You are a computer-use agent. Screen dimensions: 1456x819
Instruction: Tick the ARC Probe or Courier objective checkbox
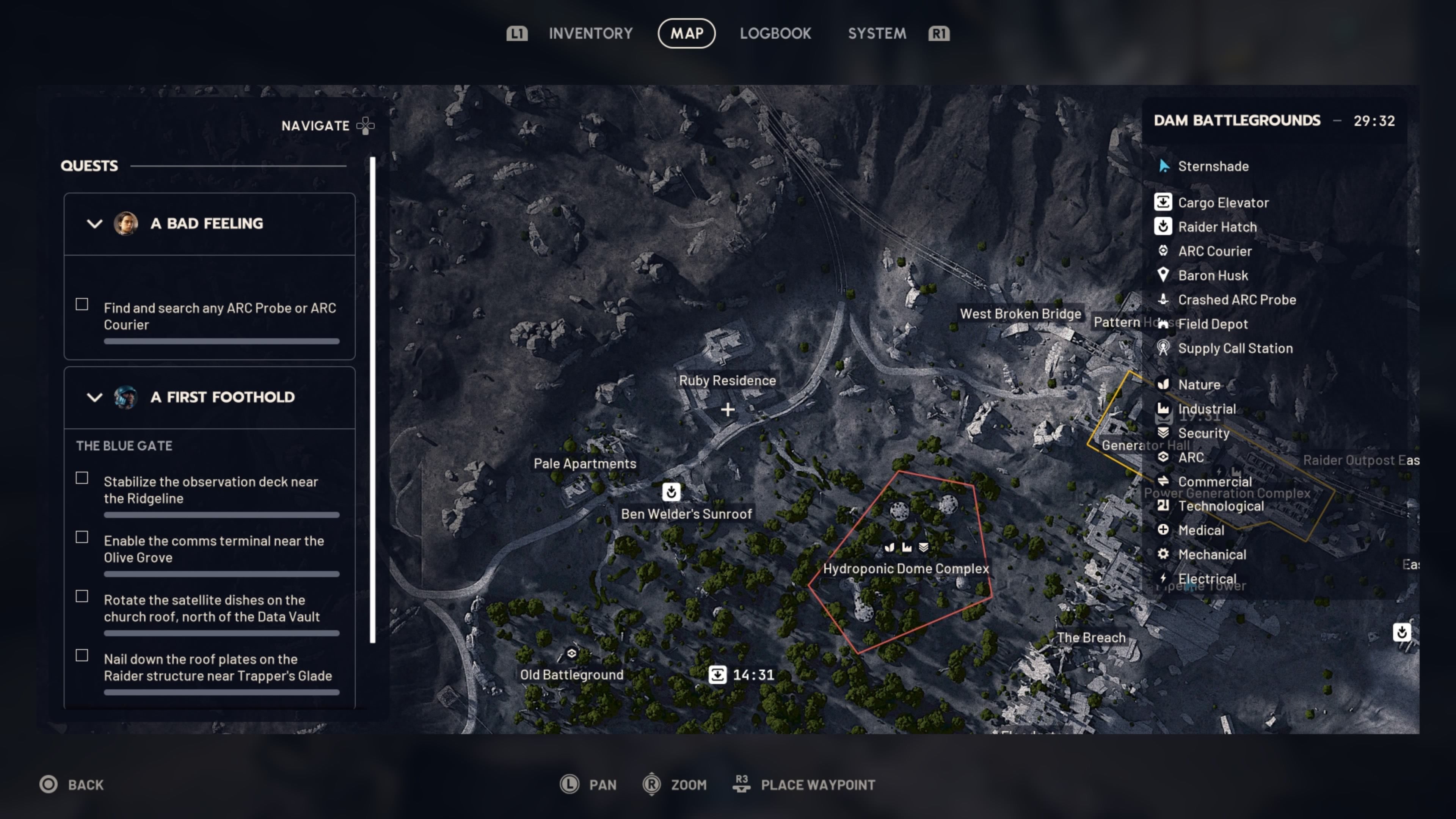coord(82,304)
